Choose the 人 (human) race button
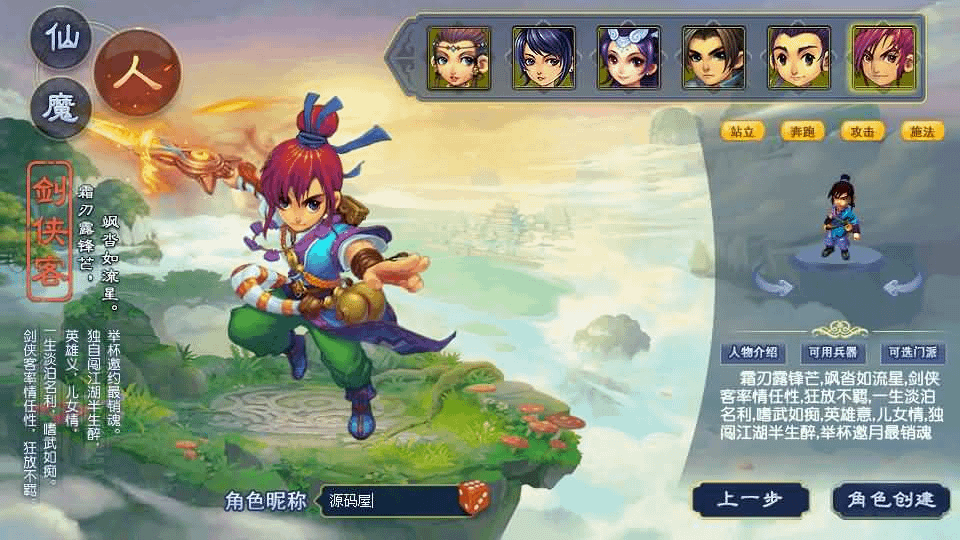The image size is (960, 540). (x=137, y=74)
